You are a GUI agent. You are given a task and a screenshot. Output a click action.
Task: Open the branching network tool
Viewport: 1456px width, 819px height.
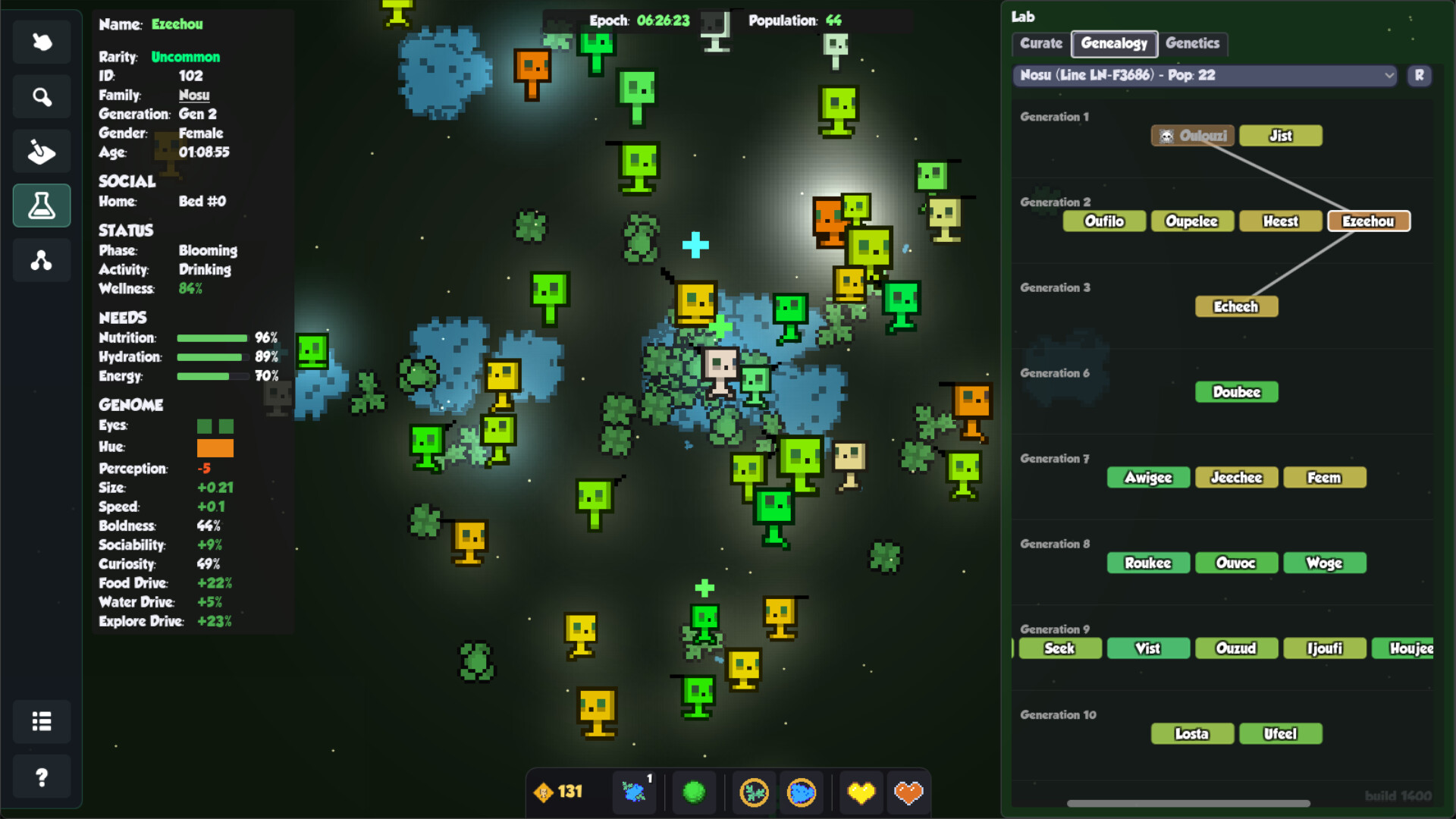click(x=42, y=260)
